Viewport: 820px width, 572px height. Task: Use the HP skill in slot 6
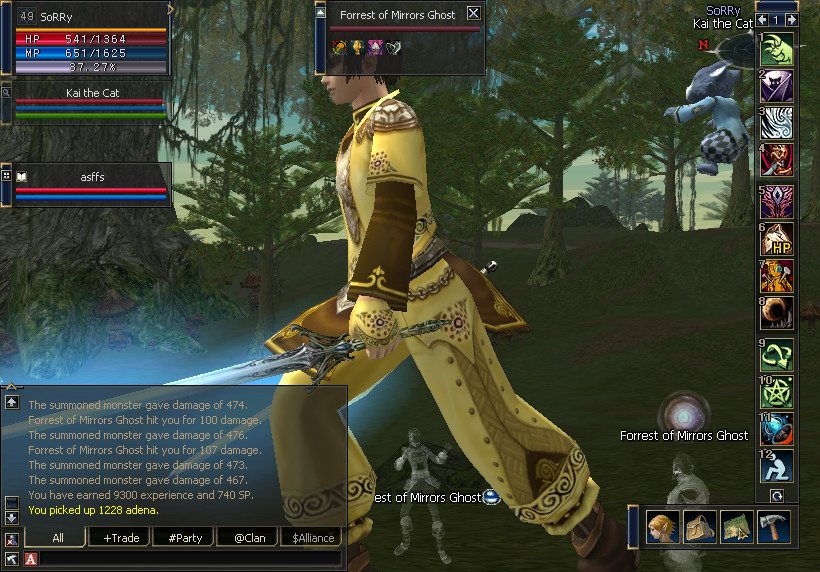(777, 238)
